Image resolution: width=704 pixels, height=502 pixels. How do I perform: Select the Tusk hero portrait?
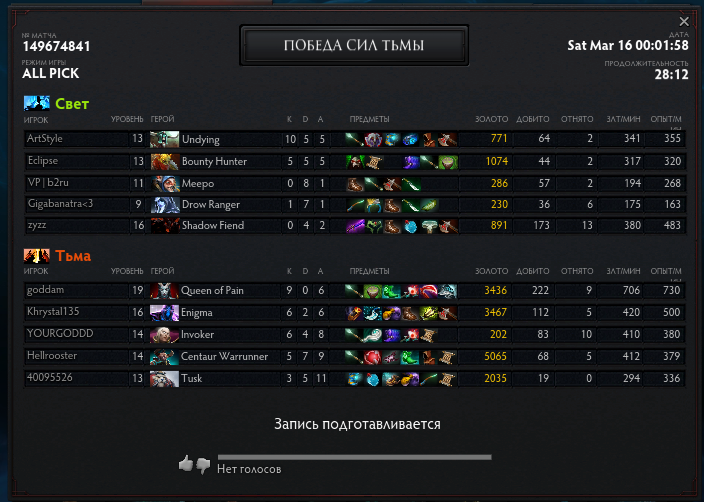tap(164, 378)
